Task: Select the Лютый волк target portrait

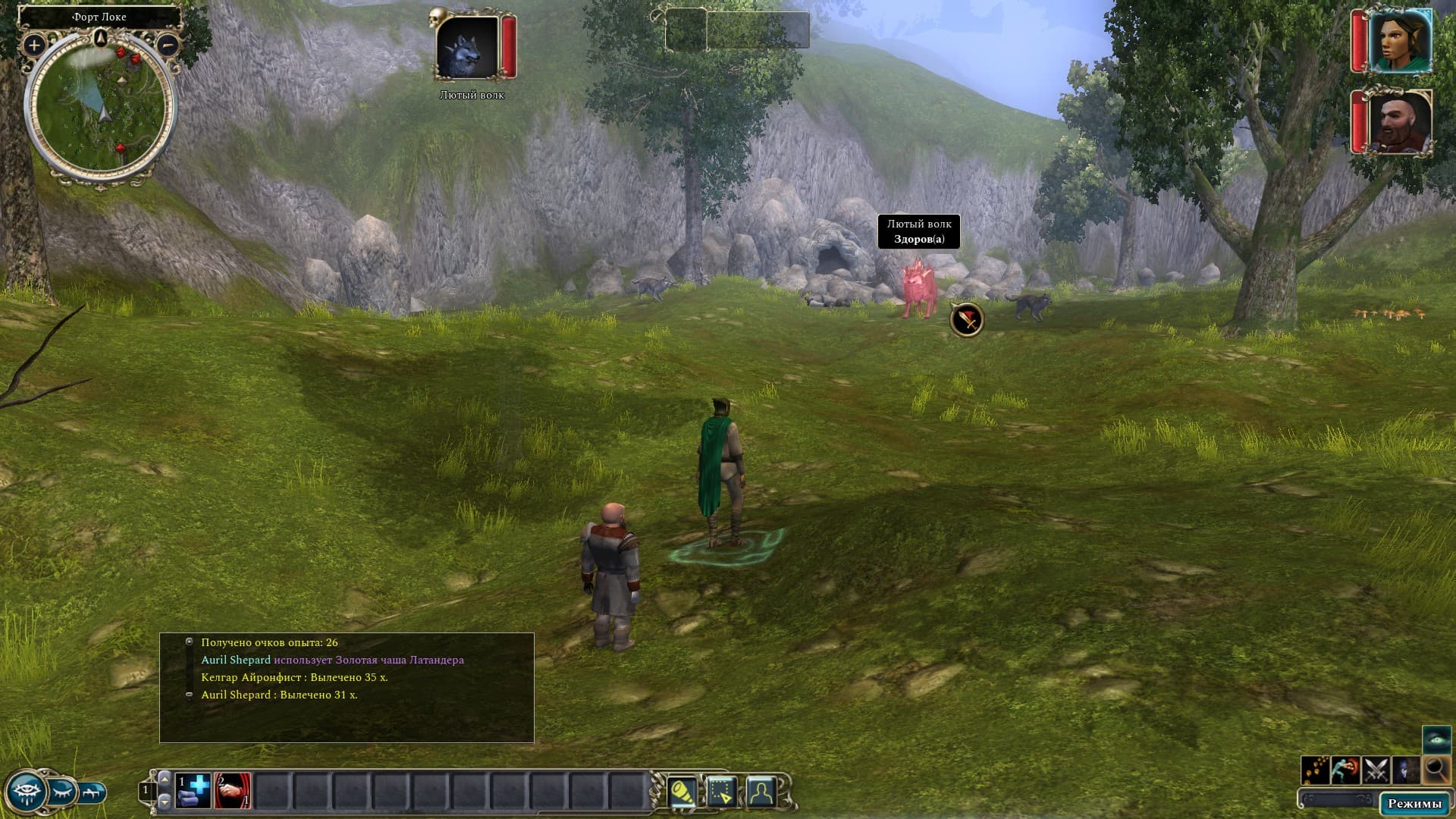Action: tap(467, 47)
